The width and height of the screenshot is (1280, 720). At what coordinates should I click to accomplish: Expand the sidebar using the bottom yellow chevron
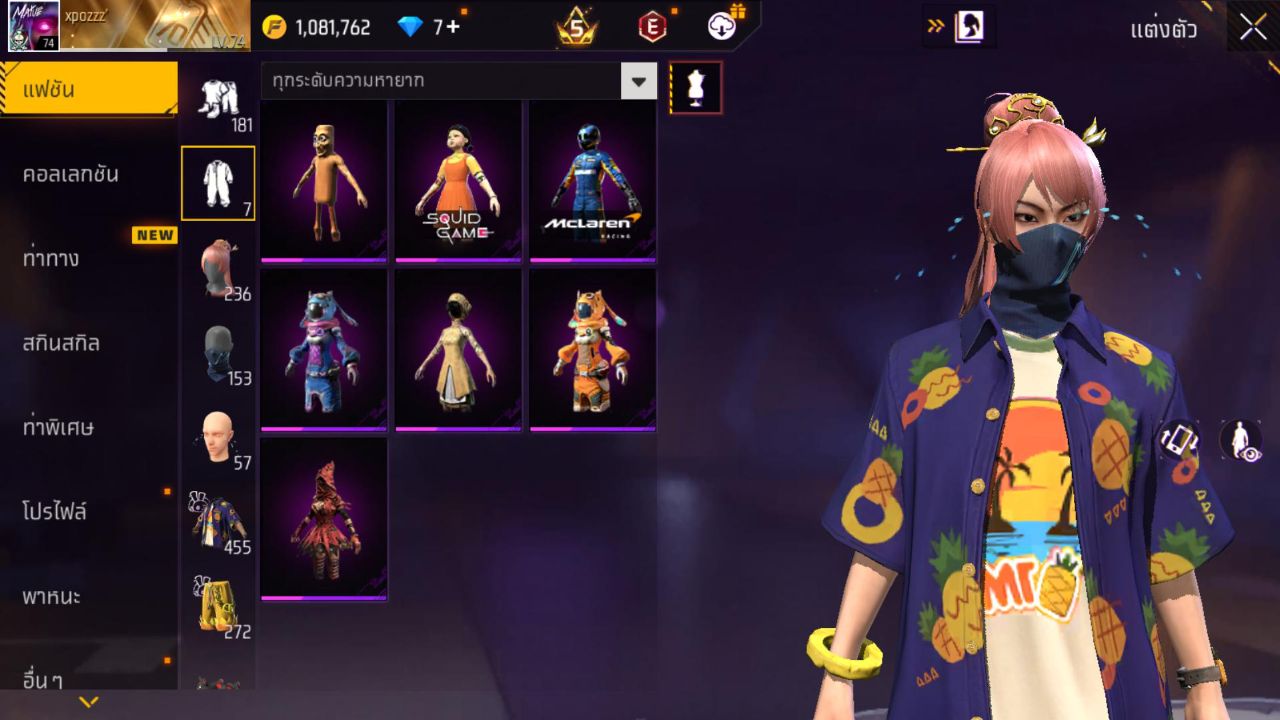88,703
